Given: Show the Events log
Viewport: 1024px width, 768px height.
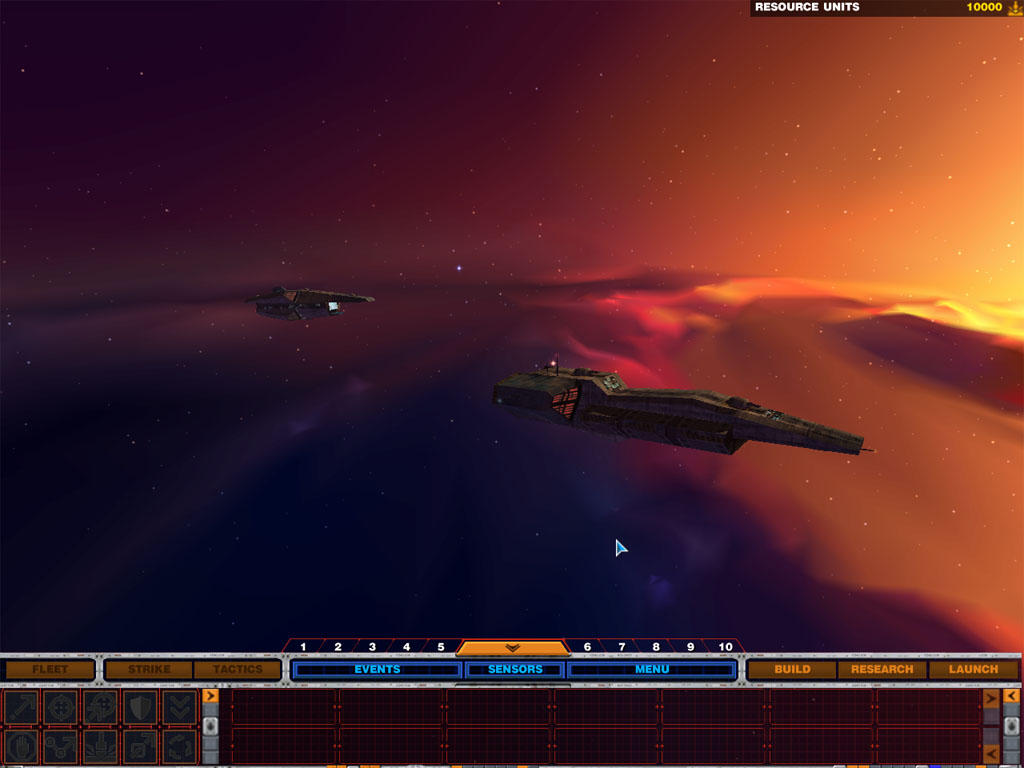Looking at the screenshot, I should (377, 669).
